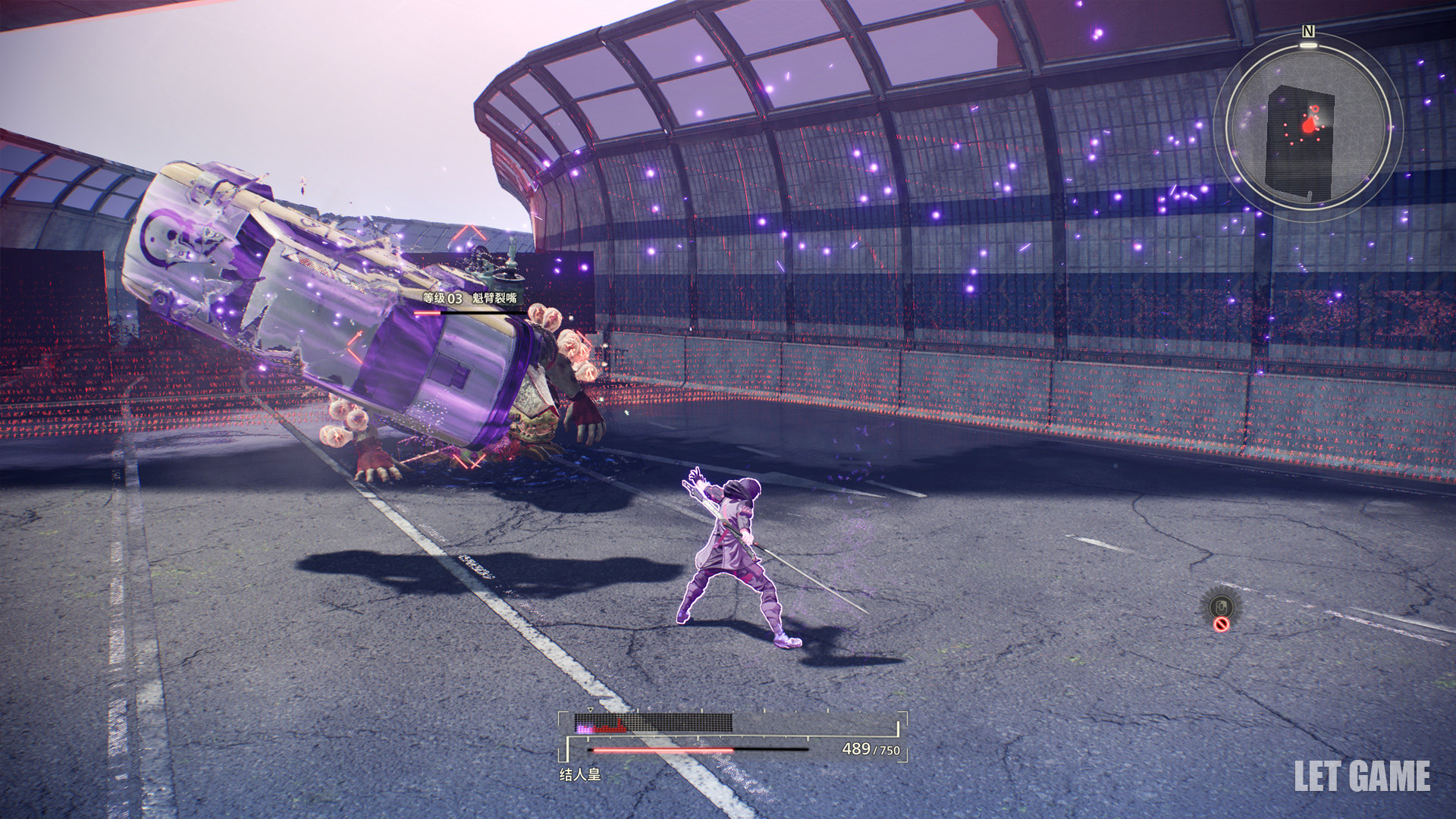Click the circular minimap
The height and width of the screenshot is (819, 1456).
pyautogui.click(x=1308, y=127)
